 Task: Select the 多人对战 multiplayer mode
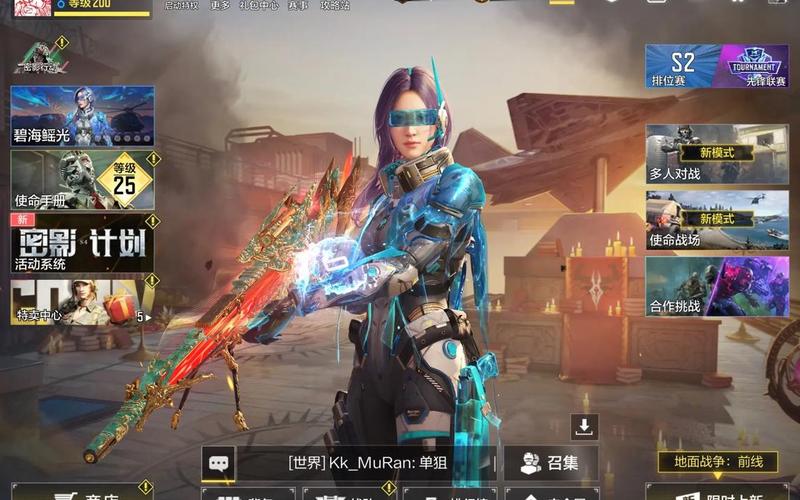(x=716, y=155)
